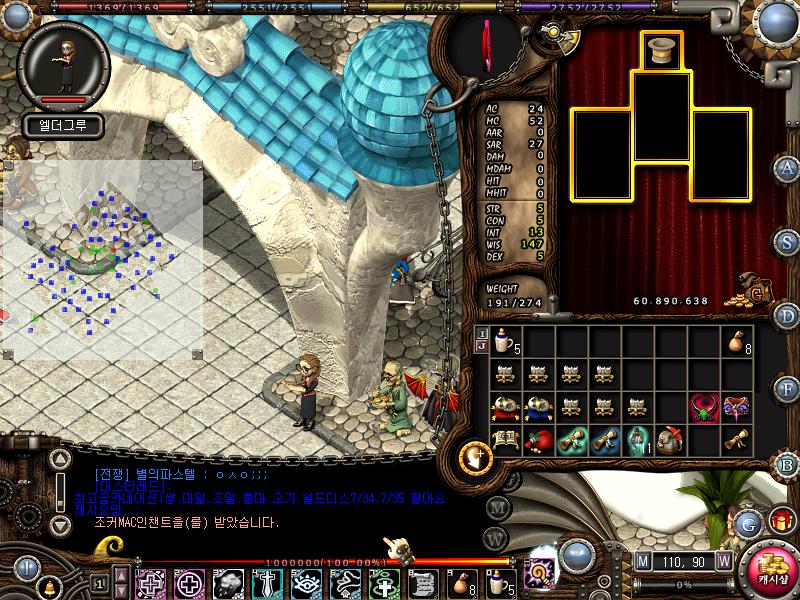Click the round D button
This screenshot has height=600, width=800.
[x=789, y=316]
